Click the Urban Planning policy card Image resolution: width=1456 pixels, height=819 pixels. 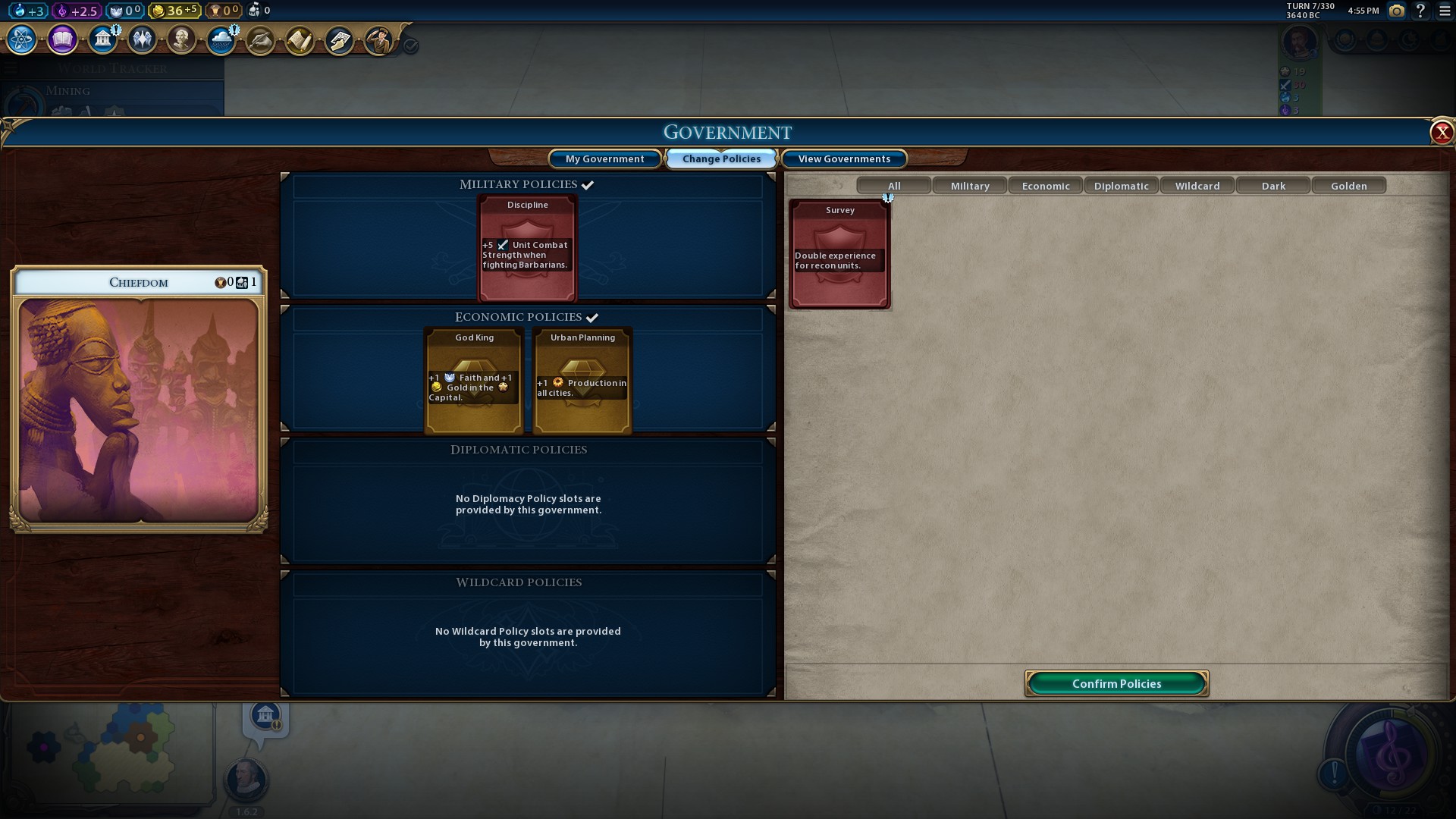582,381
